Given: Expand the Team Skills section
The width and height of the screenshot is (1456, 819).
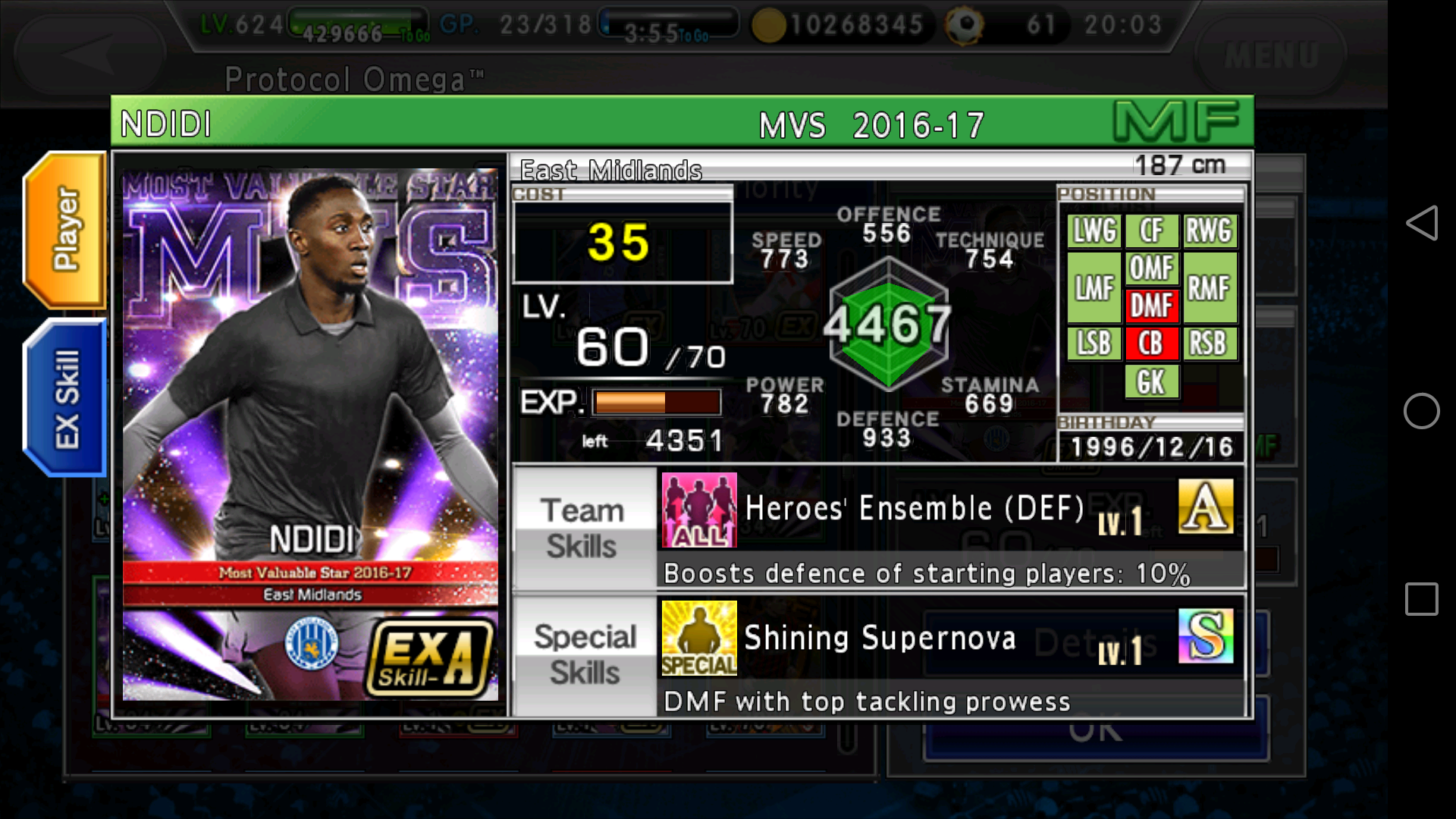Looking at the screenshot, I should pos(582,527).
